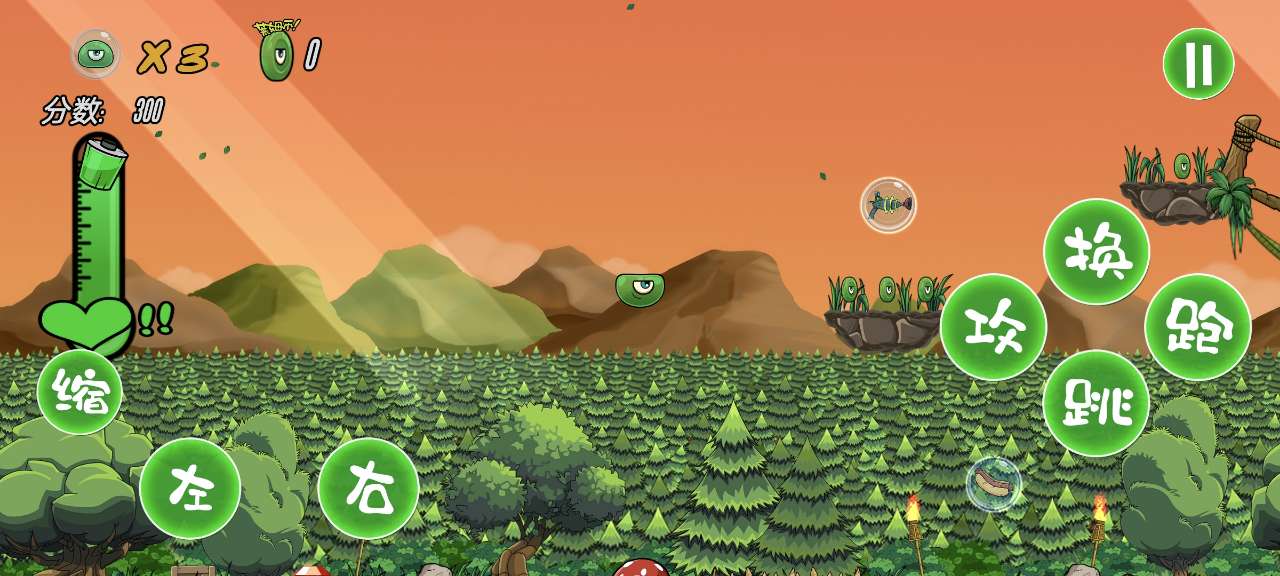Attack using the 攻 button
The height and width of the screenshot is (576, 1280).
[993, 327]
